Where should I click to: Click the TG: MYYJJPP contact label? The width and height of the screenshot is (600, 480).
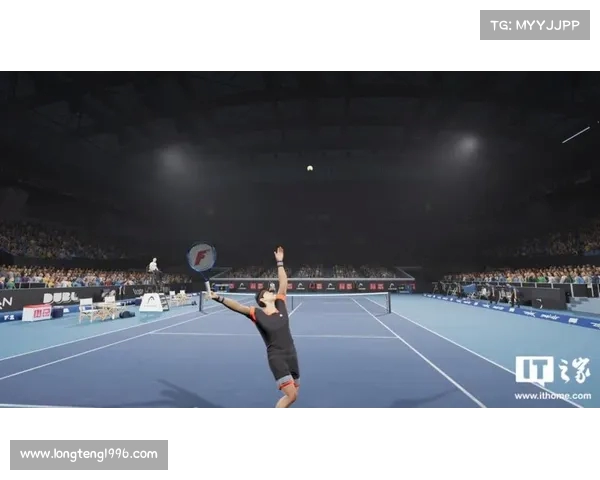click(x=534, y=25)
